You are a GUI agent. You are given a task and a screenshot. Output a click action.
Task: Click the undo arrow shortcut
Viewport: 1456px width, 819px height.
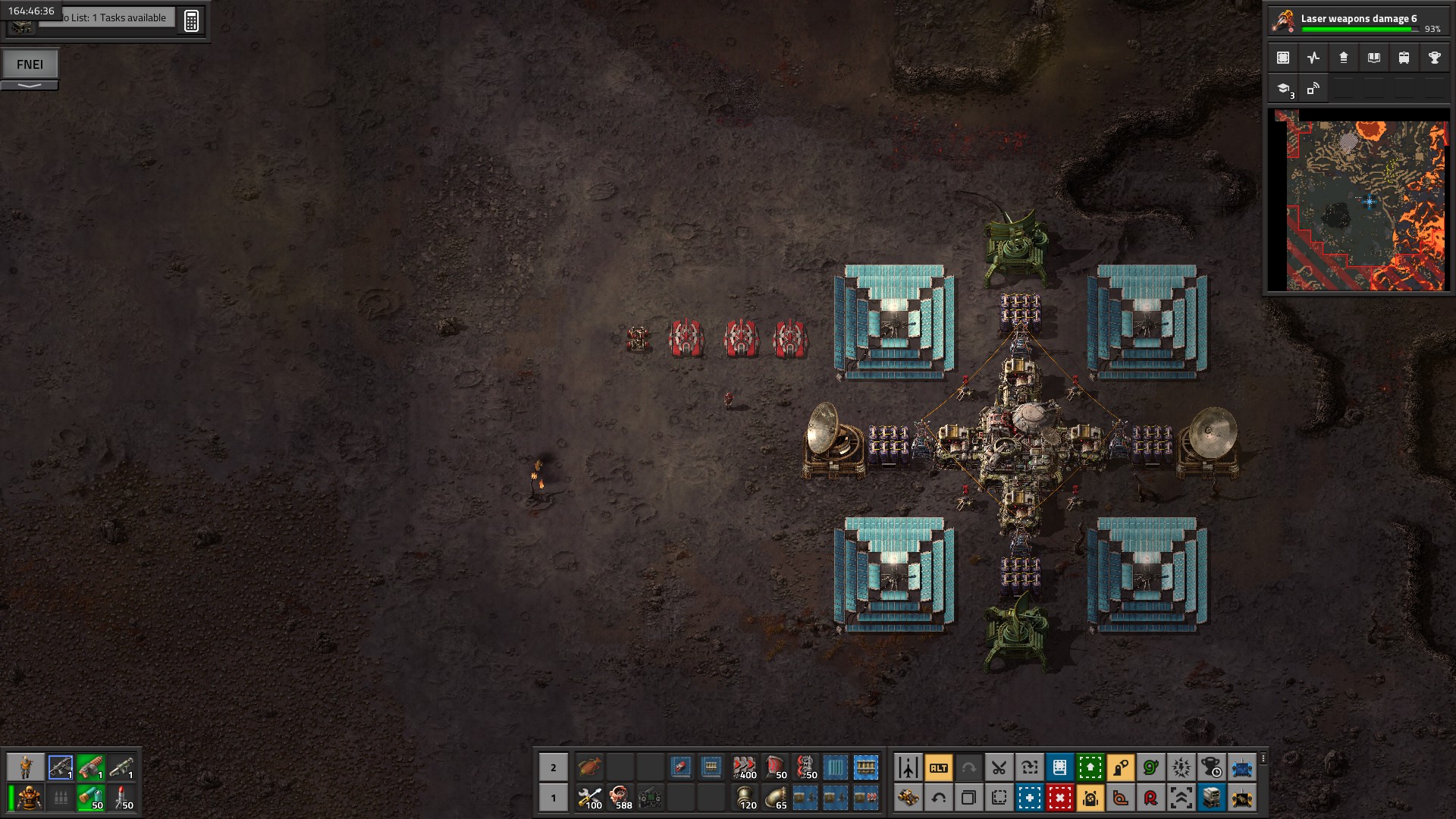click(938, 798)
